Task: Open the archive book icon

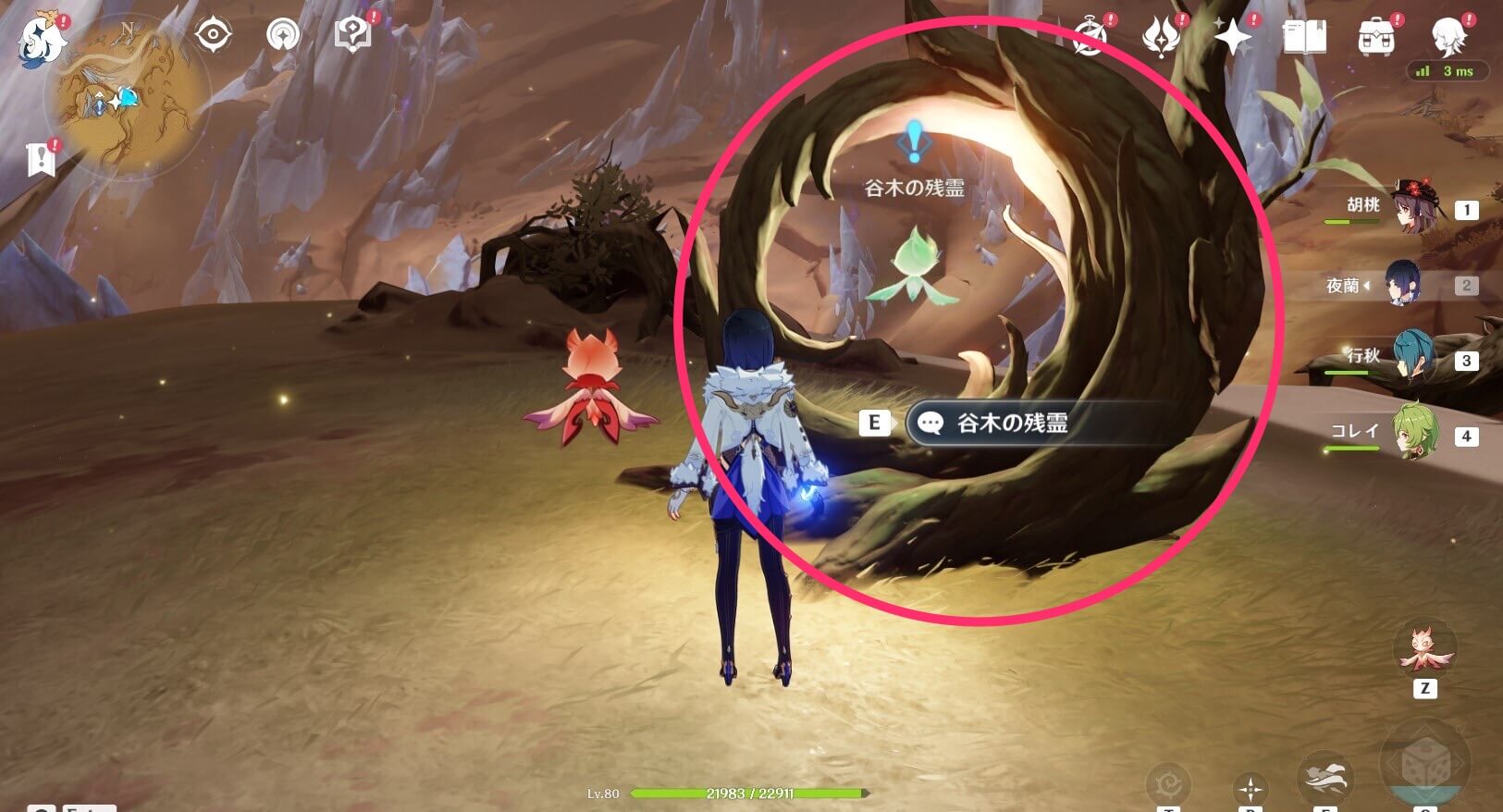Action: (x=1304, y=37)
